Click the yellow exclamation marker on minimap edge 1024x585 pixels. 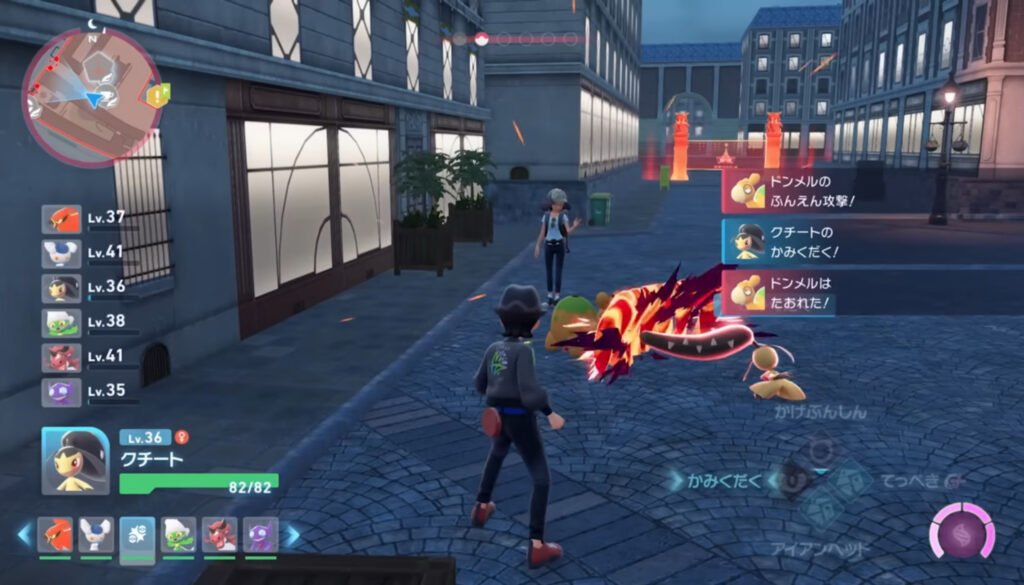(x=158, y=95)
